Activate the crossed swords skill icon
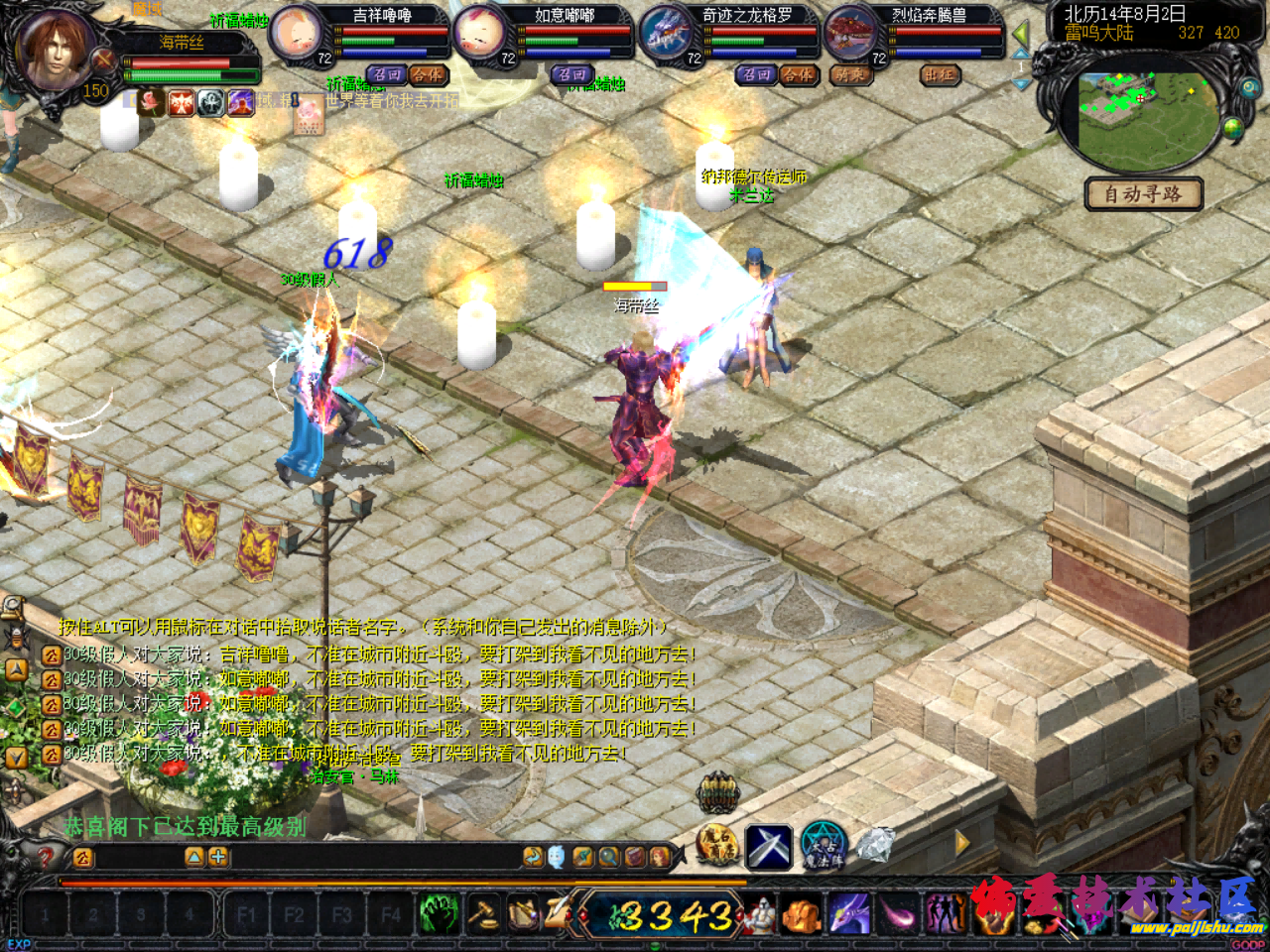1270x952 pixels. (x=769, y=846)
